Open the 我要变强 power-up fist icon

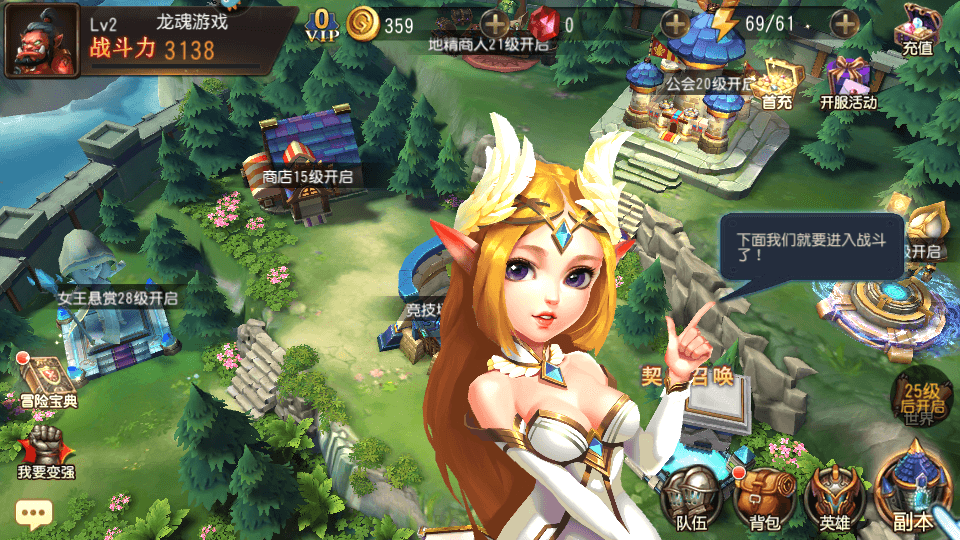coord(46,450)
